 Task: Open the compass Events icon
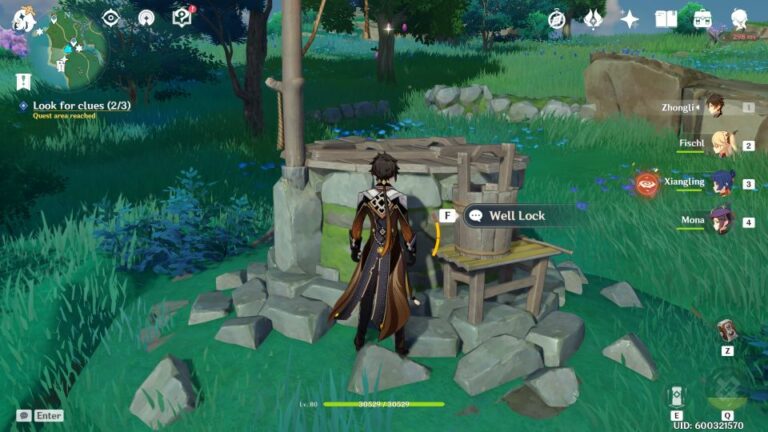tap(557, 19)
